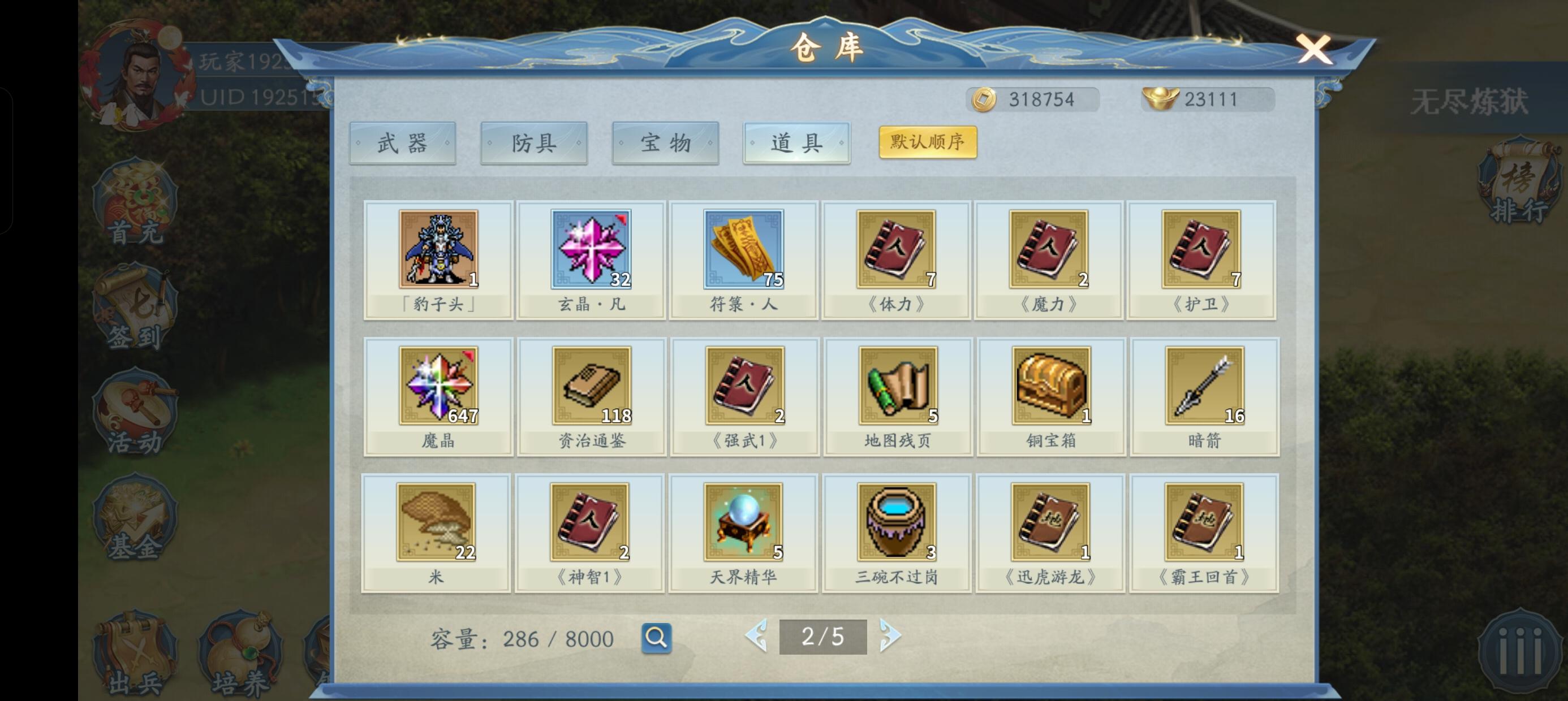Click the 容量 286/8000 capacity indicator
The height and width of the screenshot is (701, 1568).
click(520, 638)
